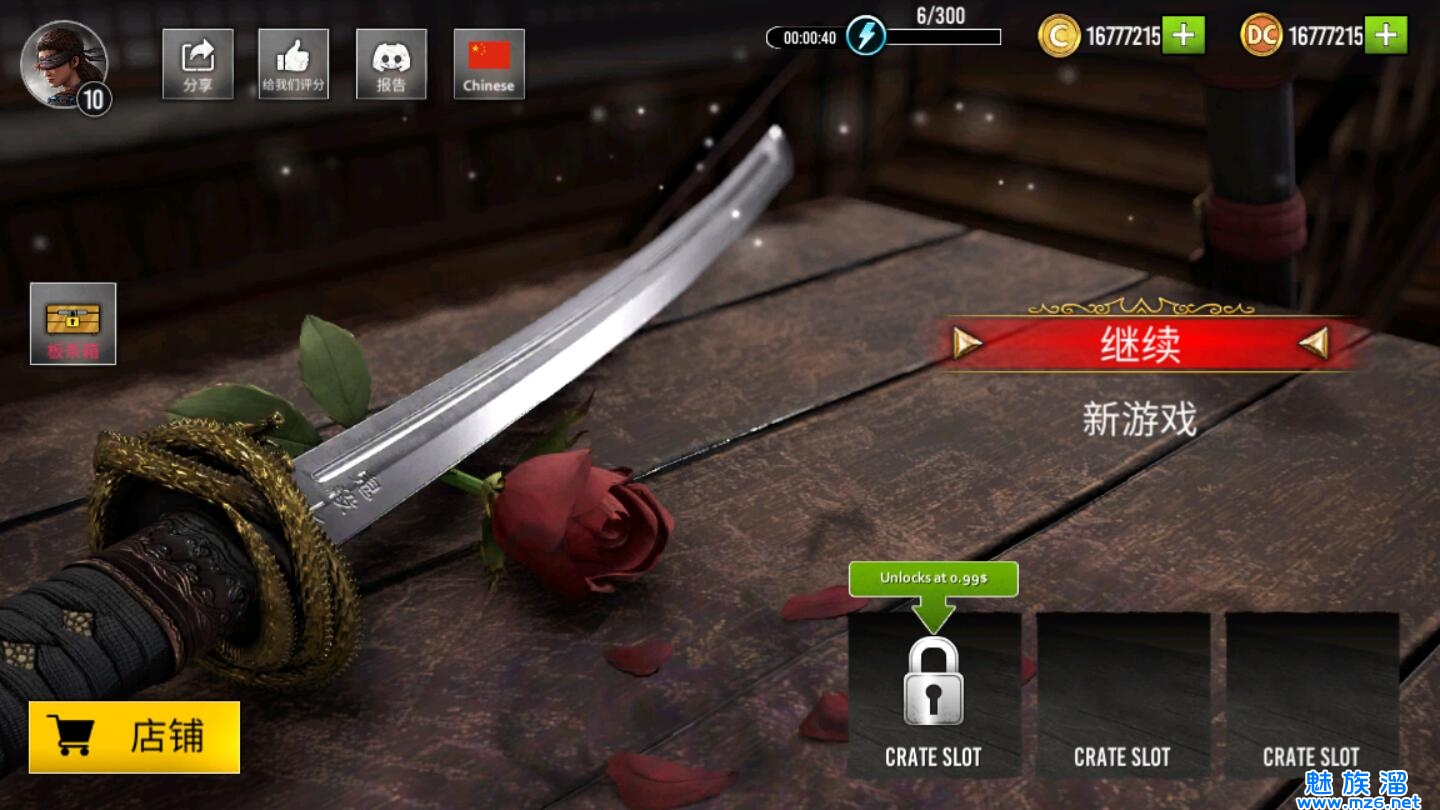Add gold coins with the plus button
This screenshot has width=1440, height=810.
(1183, 36)
